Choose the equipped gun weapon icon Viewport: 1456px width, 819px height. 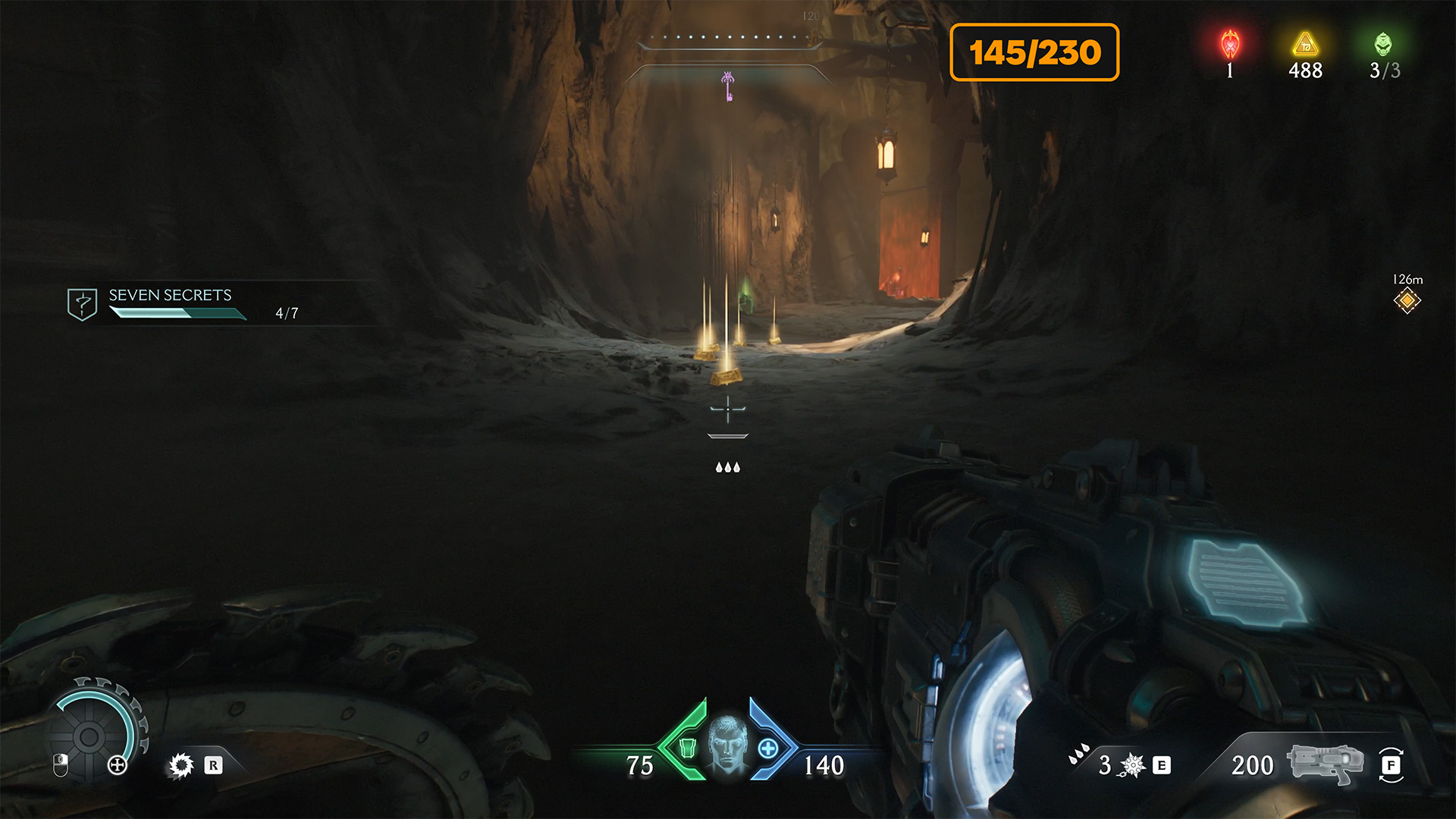[1324, 763]
